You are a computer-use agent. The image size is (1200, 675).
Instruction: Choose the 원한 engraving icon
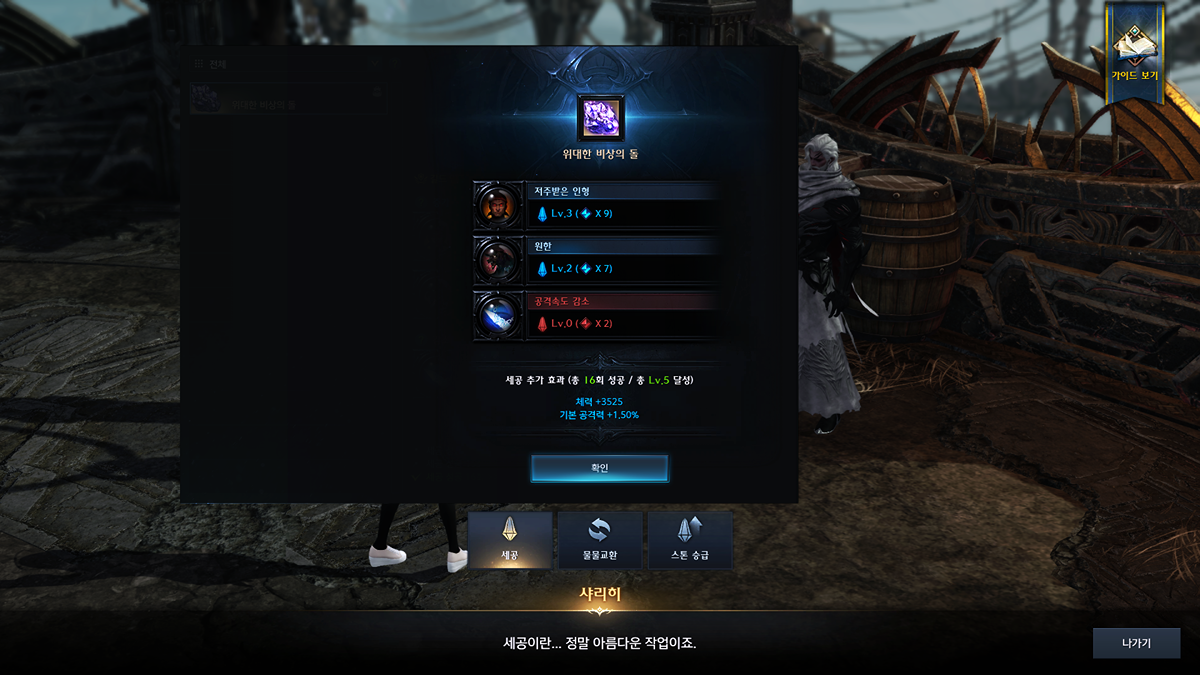coord(497,261)
